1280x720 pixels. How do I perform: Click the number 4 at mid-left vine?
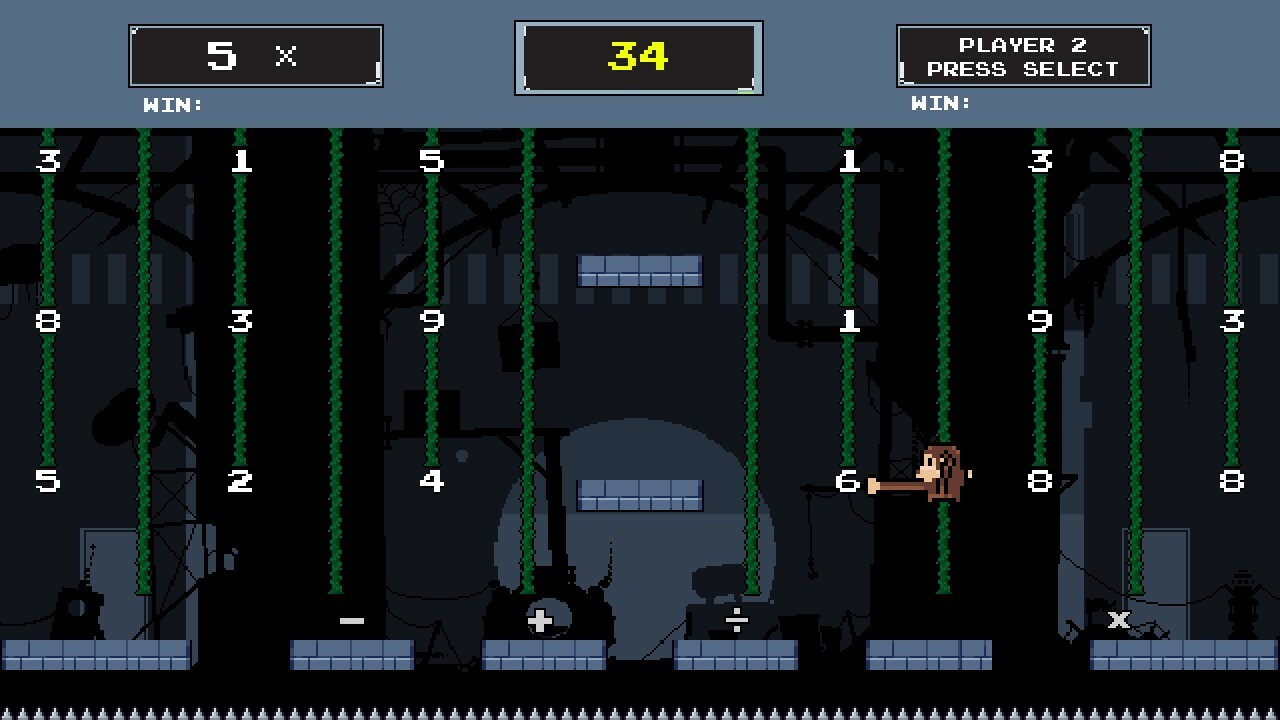pyautogui.click(x=432, y=481)
